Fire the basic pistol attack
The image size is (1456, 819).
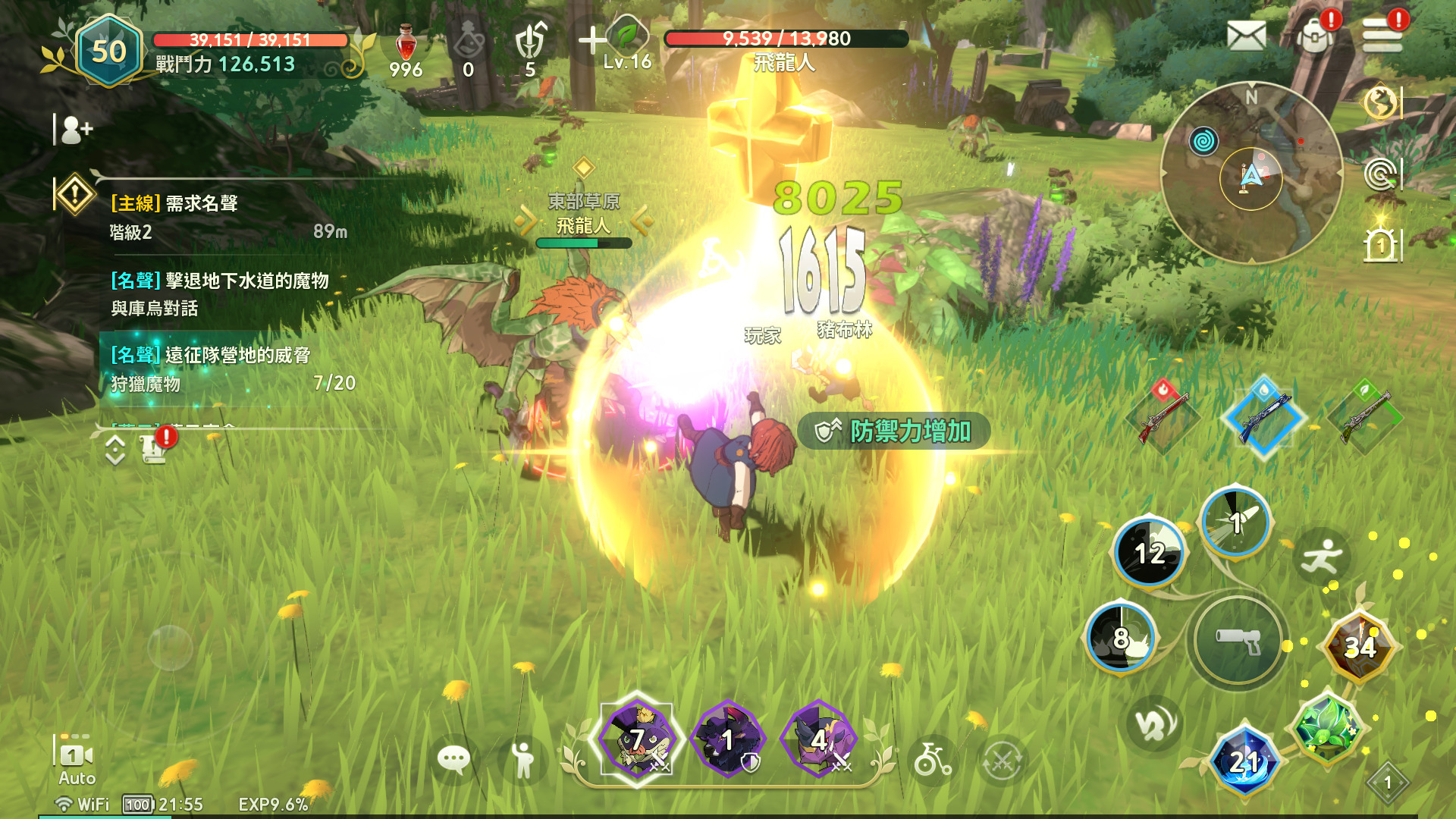(1238, 641)
